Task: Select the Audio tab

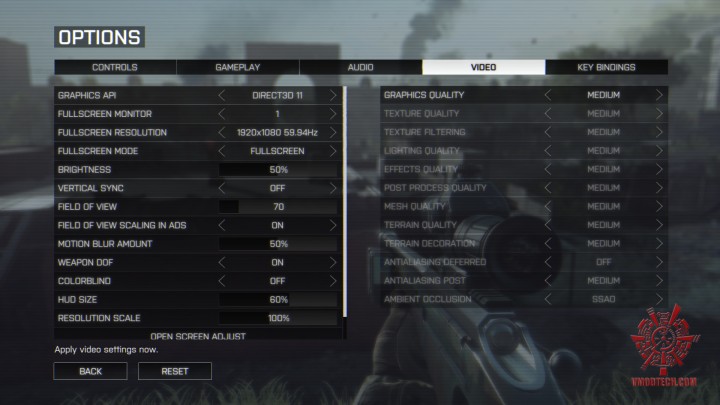Action: point(361,67)
